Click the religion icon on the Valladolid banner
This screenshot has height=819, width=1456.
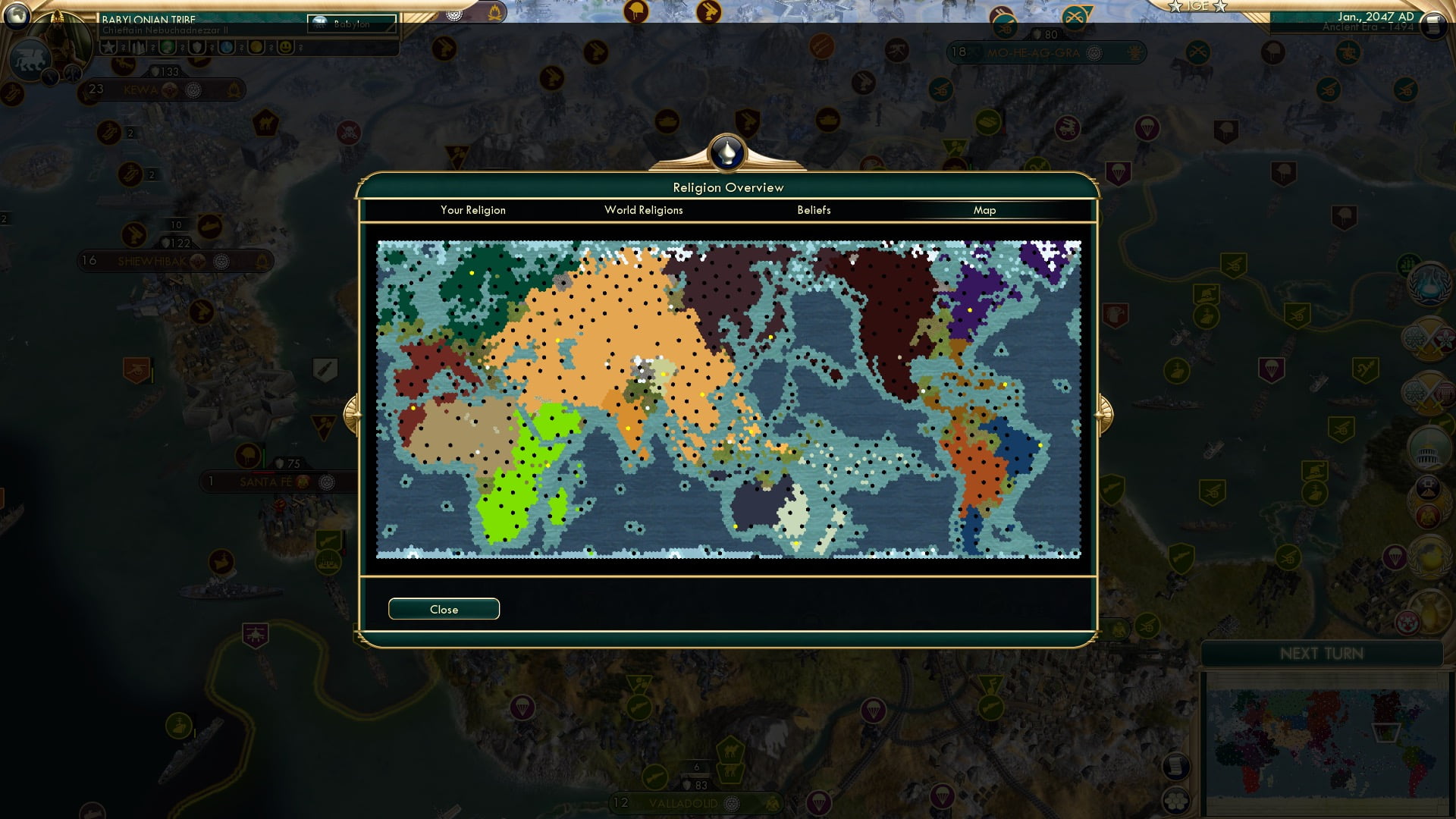click(x=733, y=805)
